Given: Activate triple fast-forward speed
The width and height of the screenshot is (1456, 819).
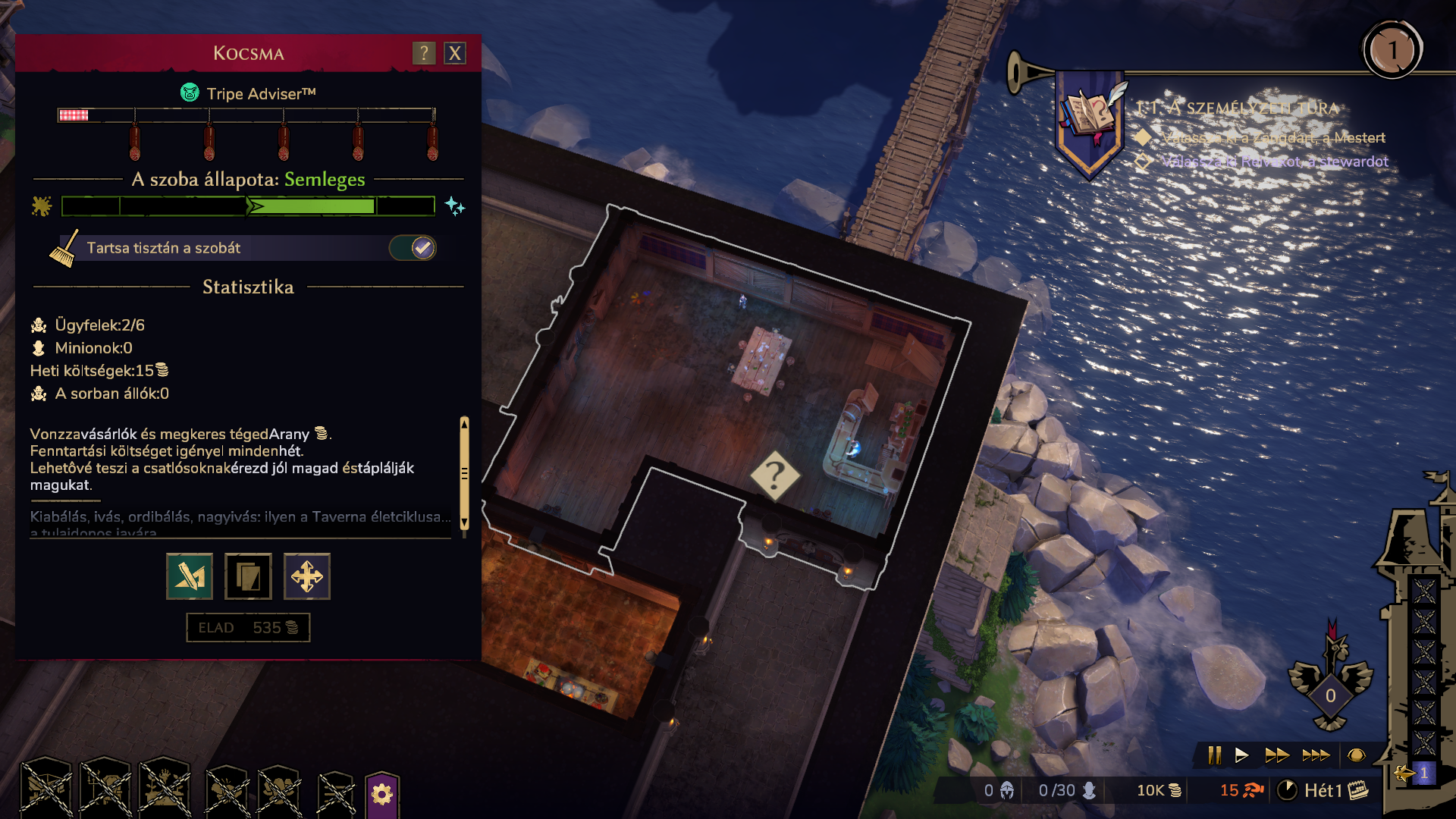Looking at the screenshot, I should point(1316,755).
